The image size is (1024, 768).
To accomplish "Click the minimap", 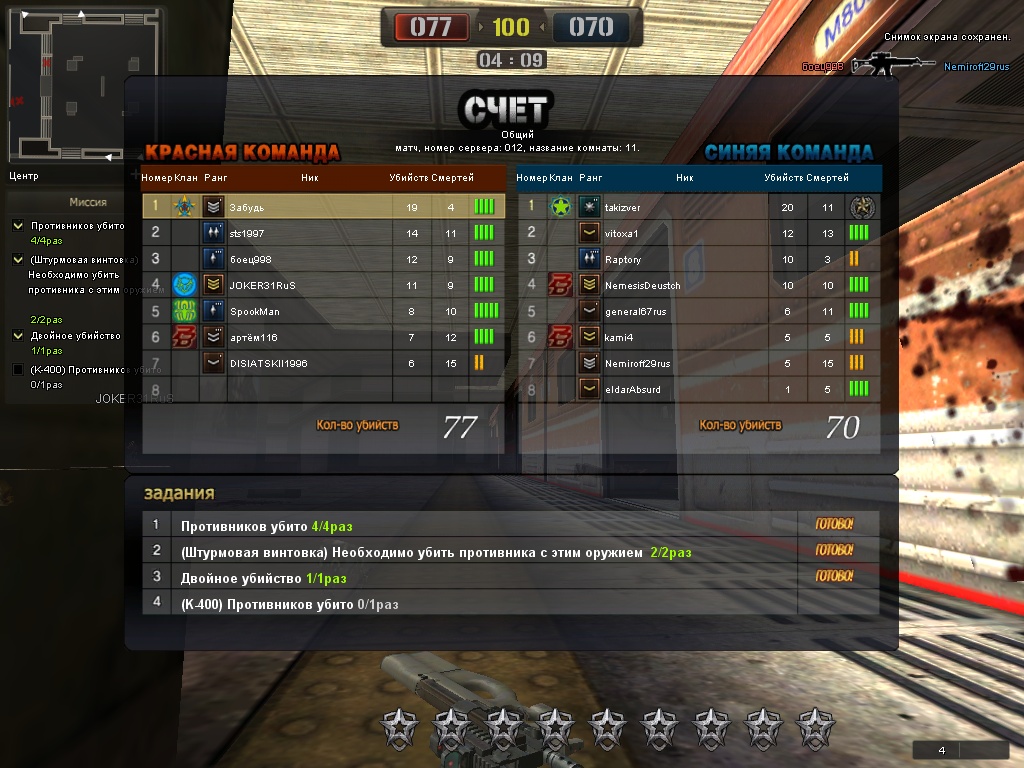I will coord(67,88).
